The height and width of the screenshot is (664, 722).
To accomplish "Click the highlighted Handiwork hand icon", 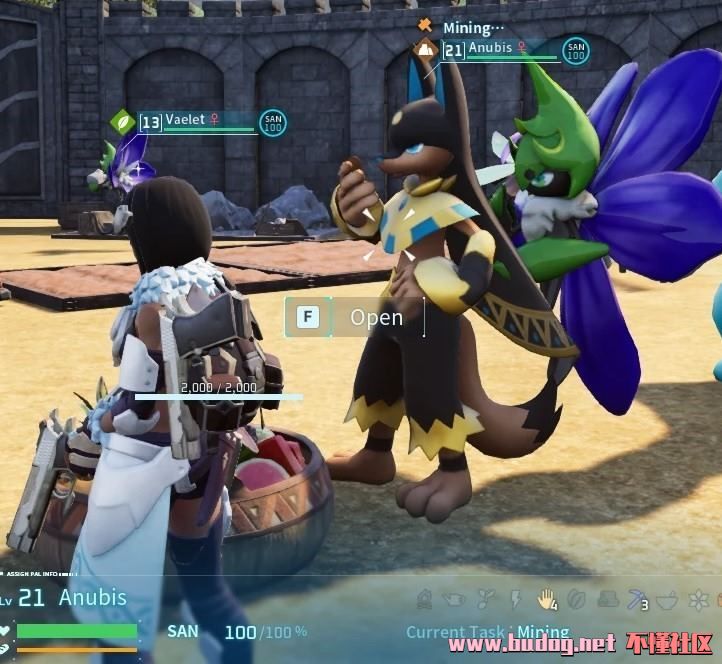I will point(546,599).
